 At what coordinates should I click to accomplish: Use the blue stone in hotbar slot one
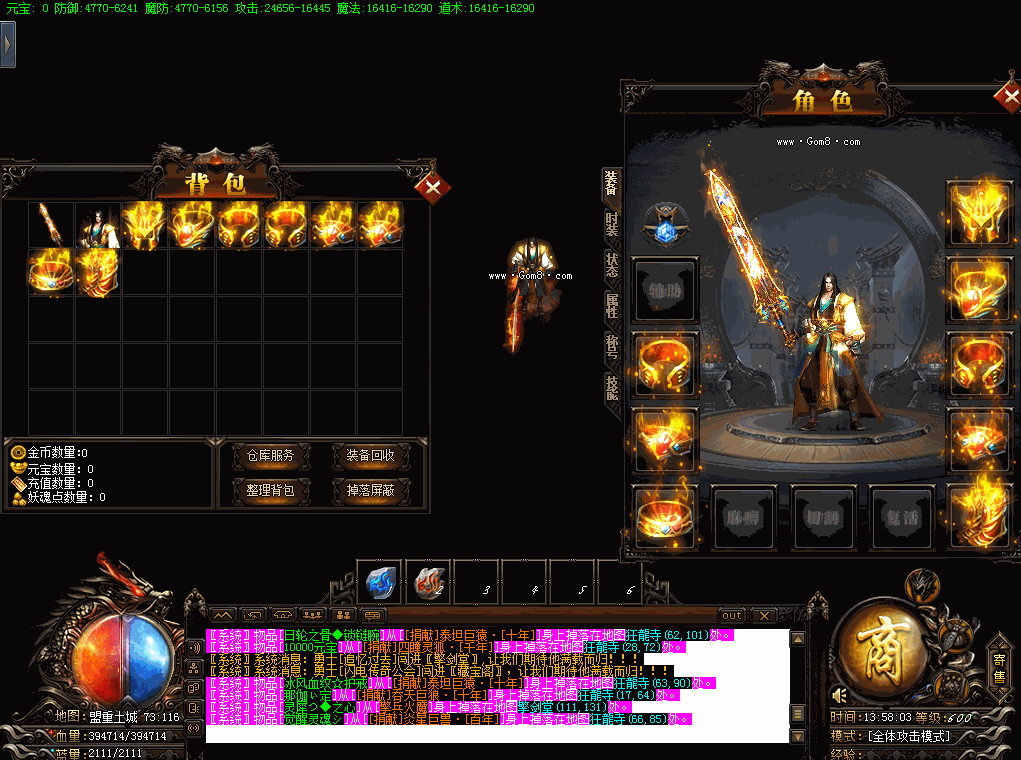tap(381, 580)
